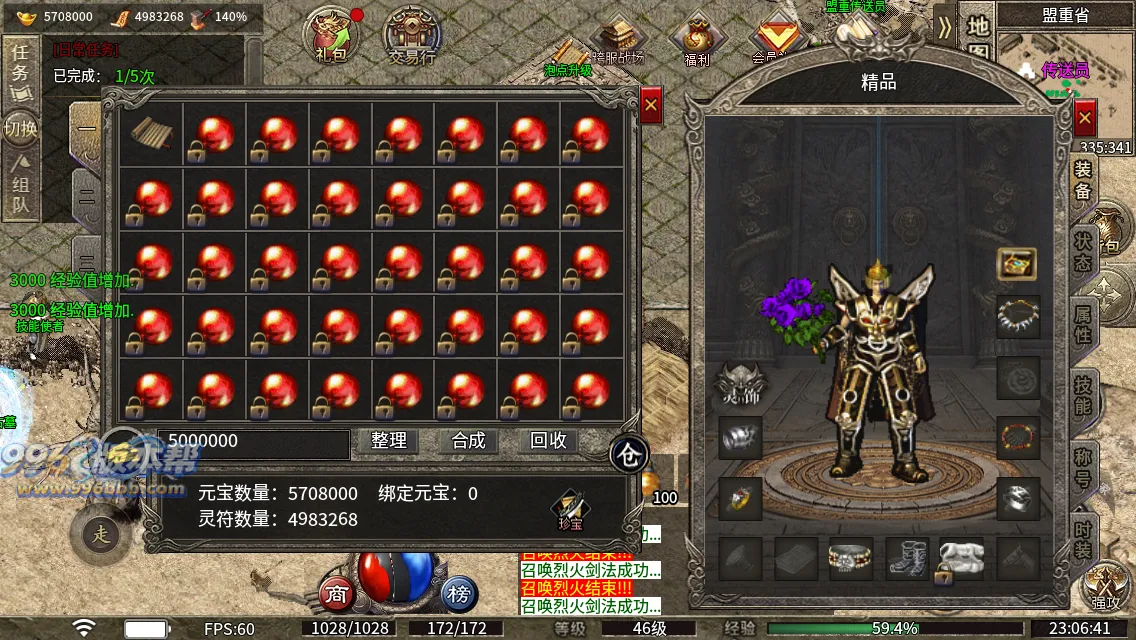Open the 珍宝 treasure icon
Screen dimensions: 1136x640
[x=570, y=509]
